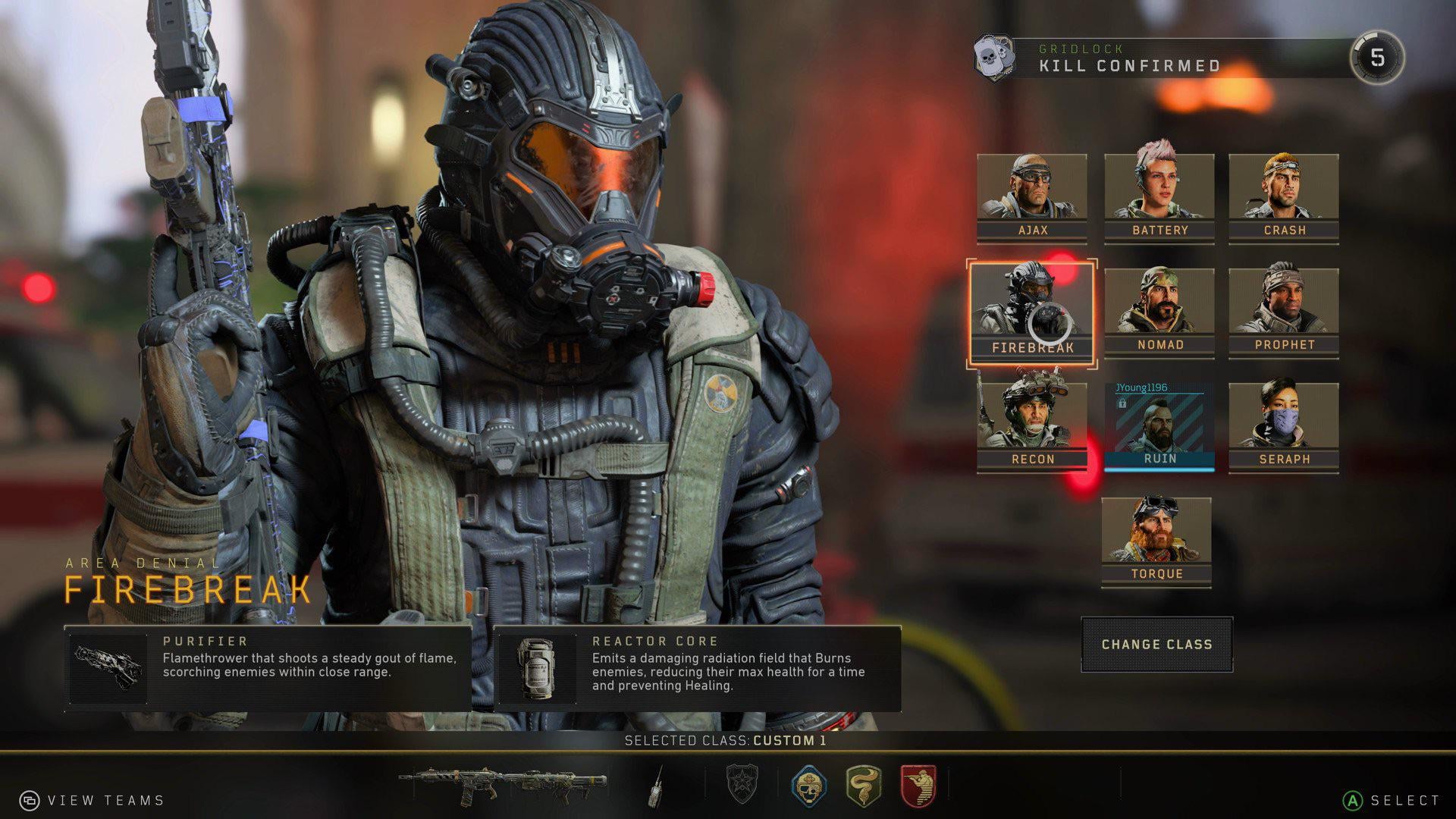Image resolution: width=1456 pixels, height=819 pixels.
Task: Choose the Seraph specialist portrait
Action: click(1283, 427)
